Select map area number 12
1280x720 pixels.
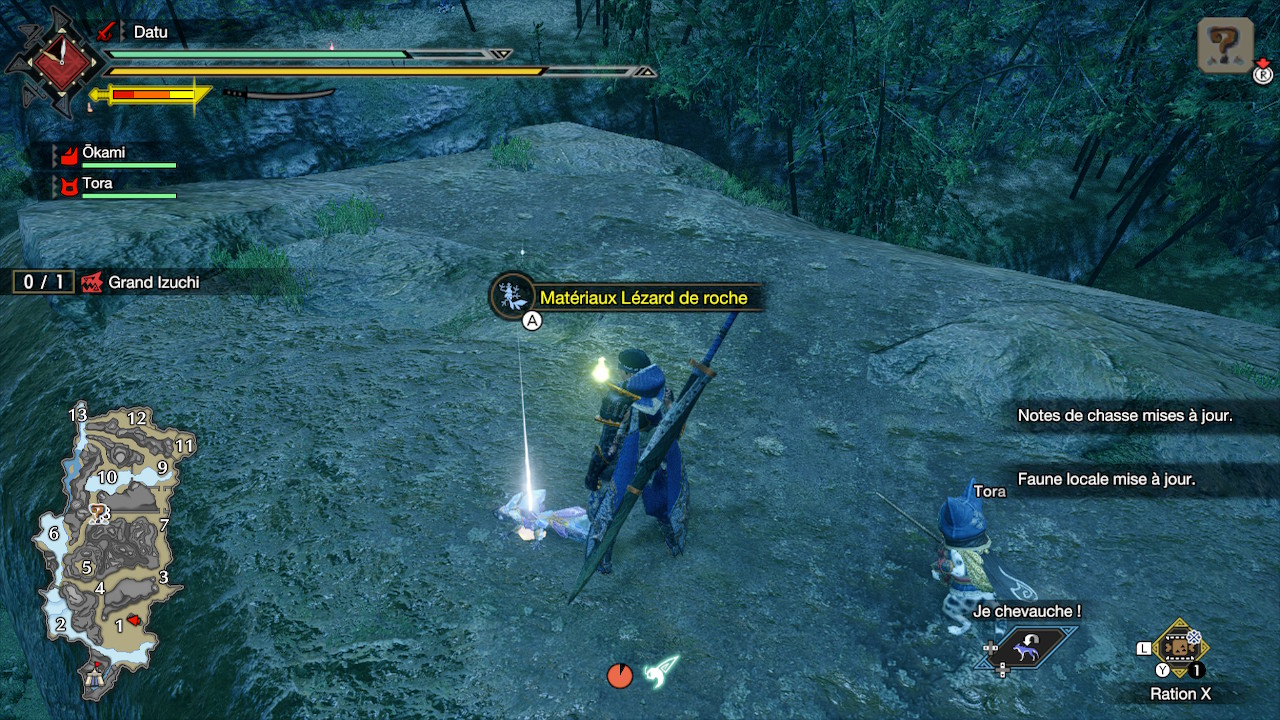click(x=137, y=419)
